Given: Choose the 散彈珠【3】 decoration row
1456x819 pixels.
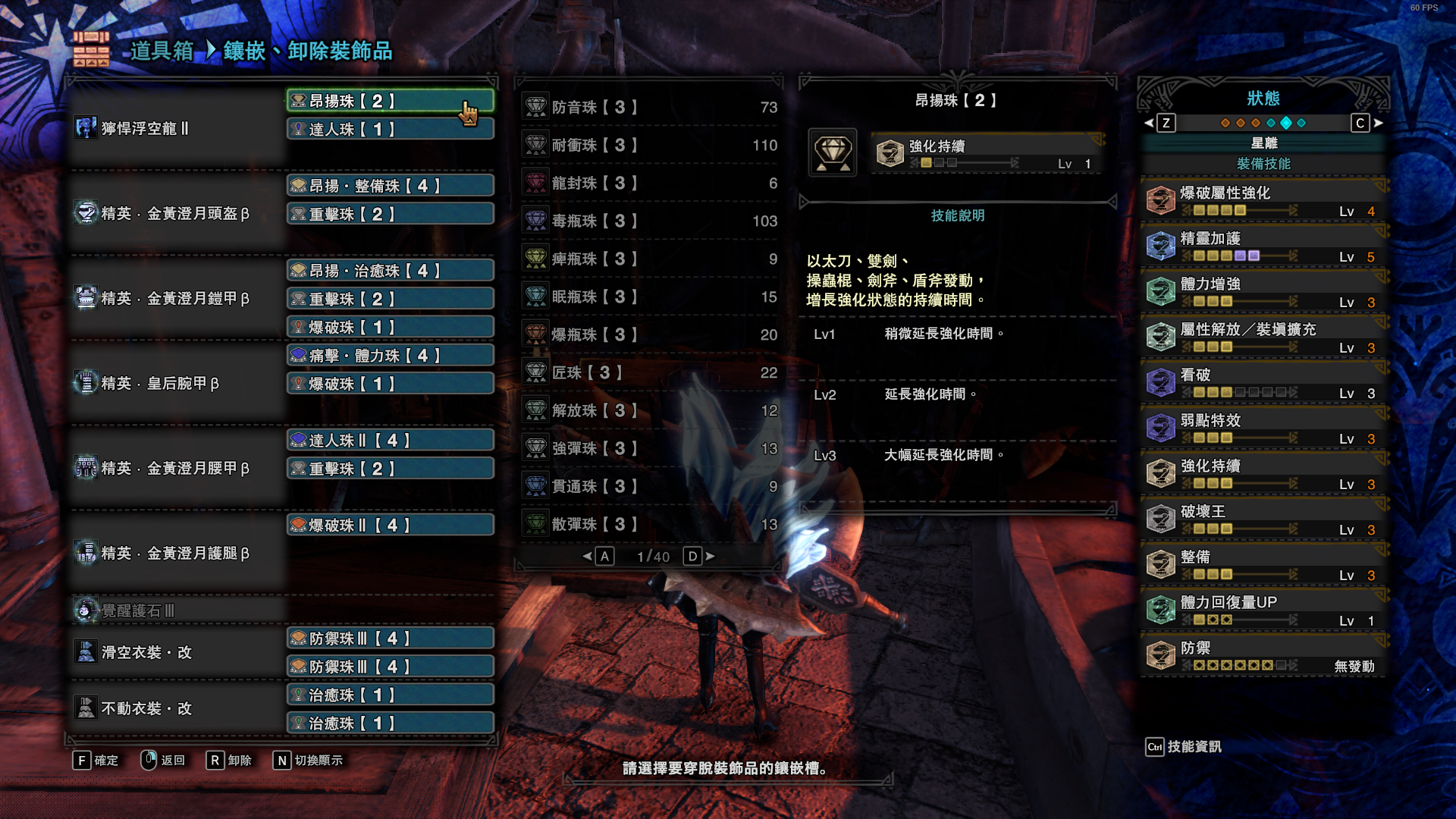Looking at the screenshot, I should tap(649, 524).
